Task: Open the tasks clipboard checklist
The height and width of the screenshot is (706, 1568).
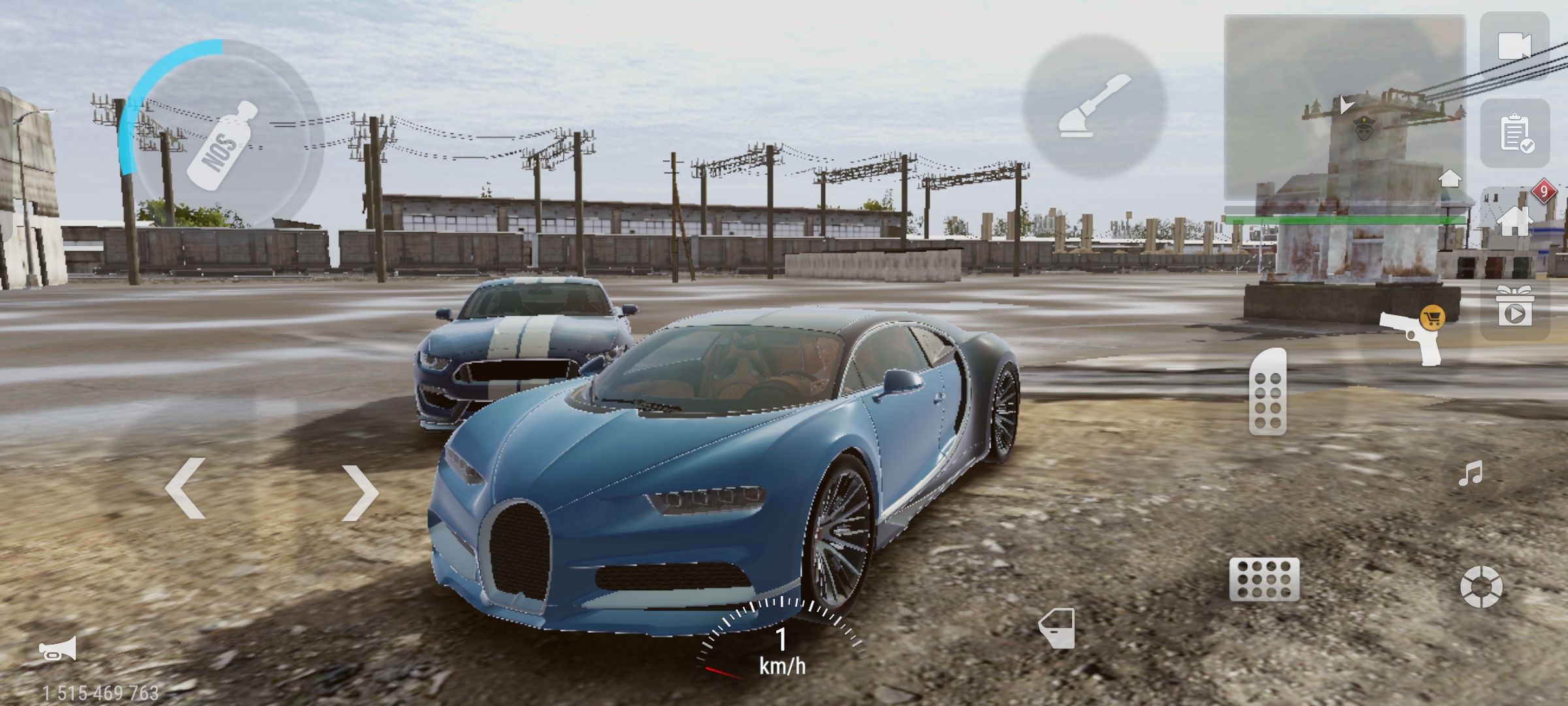Action: [x=1515, y=134]
